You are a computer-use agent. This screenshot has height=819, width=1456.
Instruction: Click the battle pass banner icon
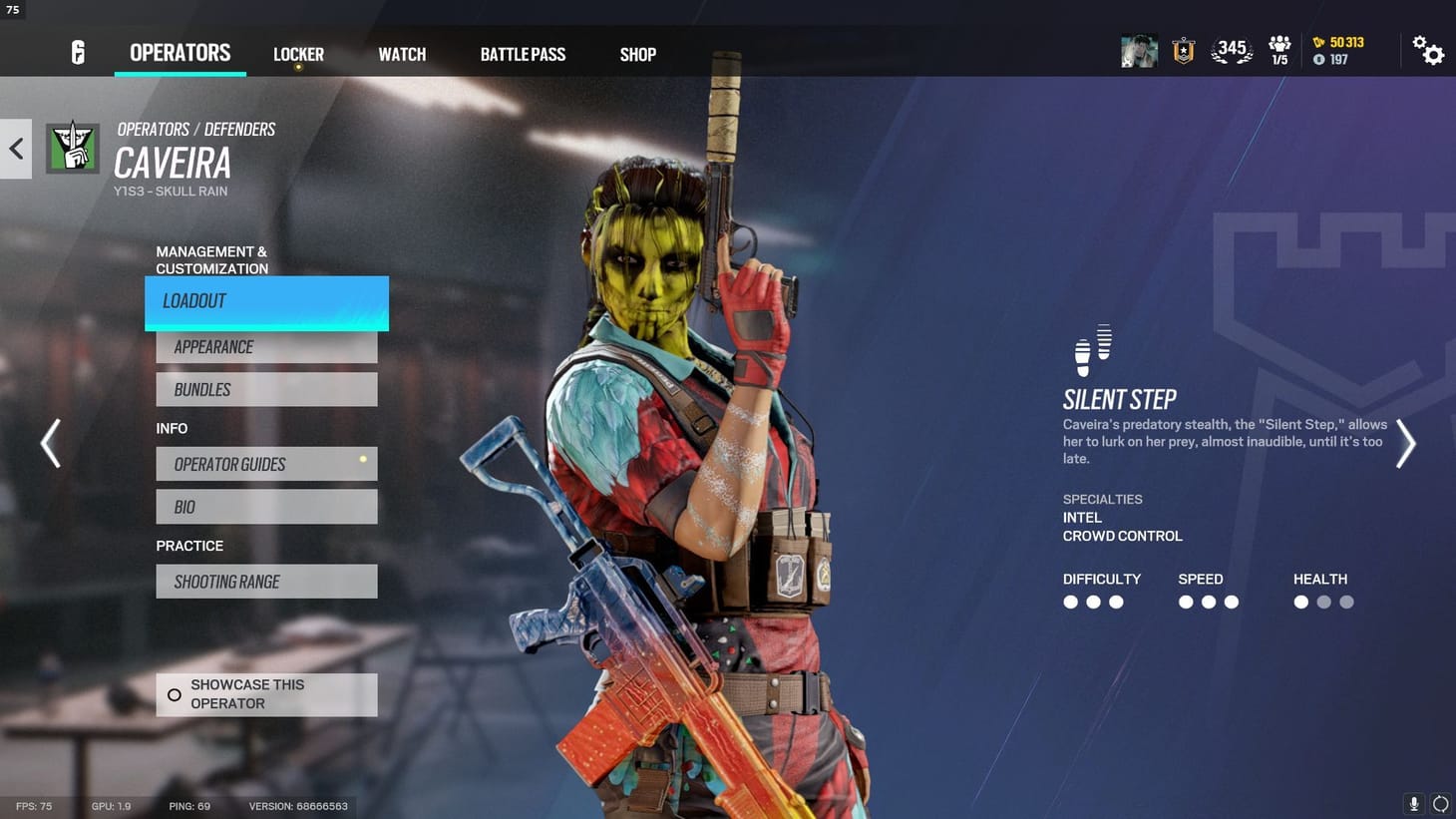click(1182, 50)
